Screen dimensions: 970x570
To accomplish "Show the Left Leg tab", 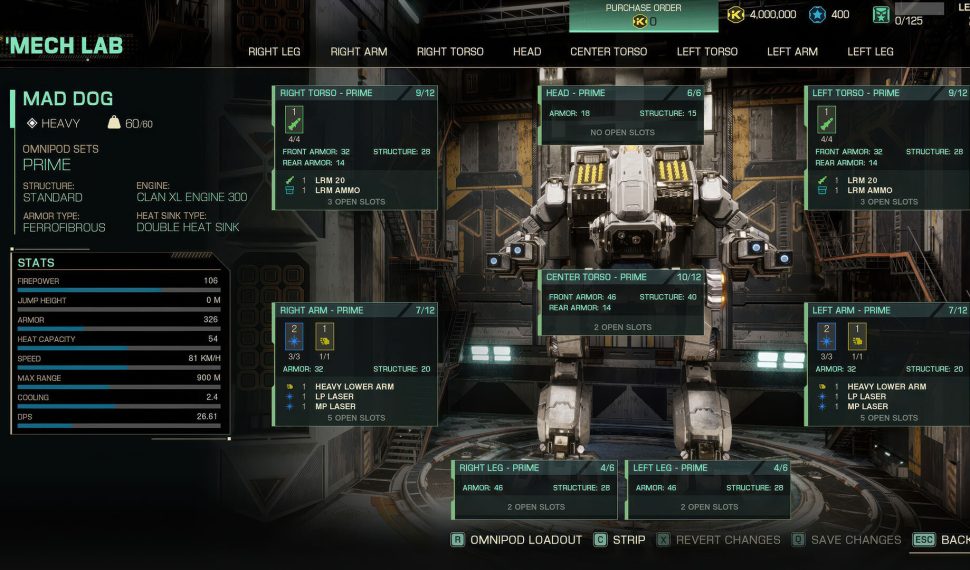I will (870, 52).
